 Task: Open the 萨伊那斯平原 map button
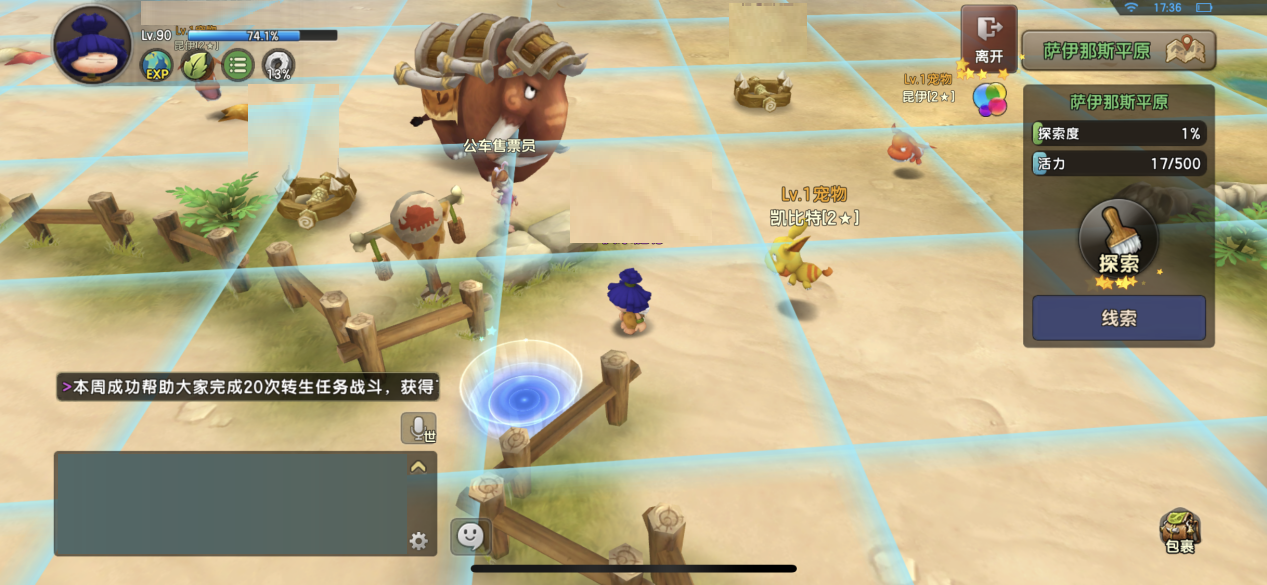[1118, 51]
